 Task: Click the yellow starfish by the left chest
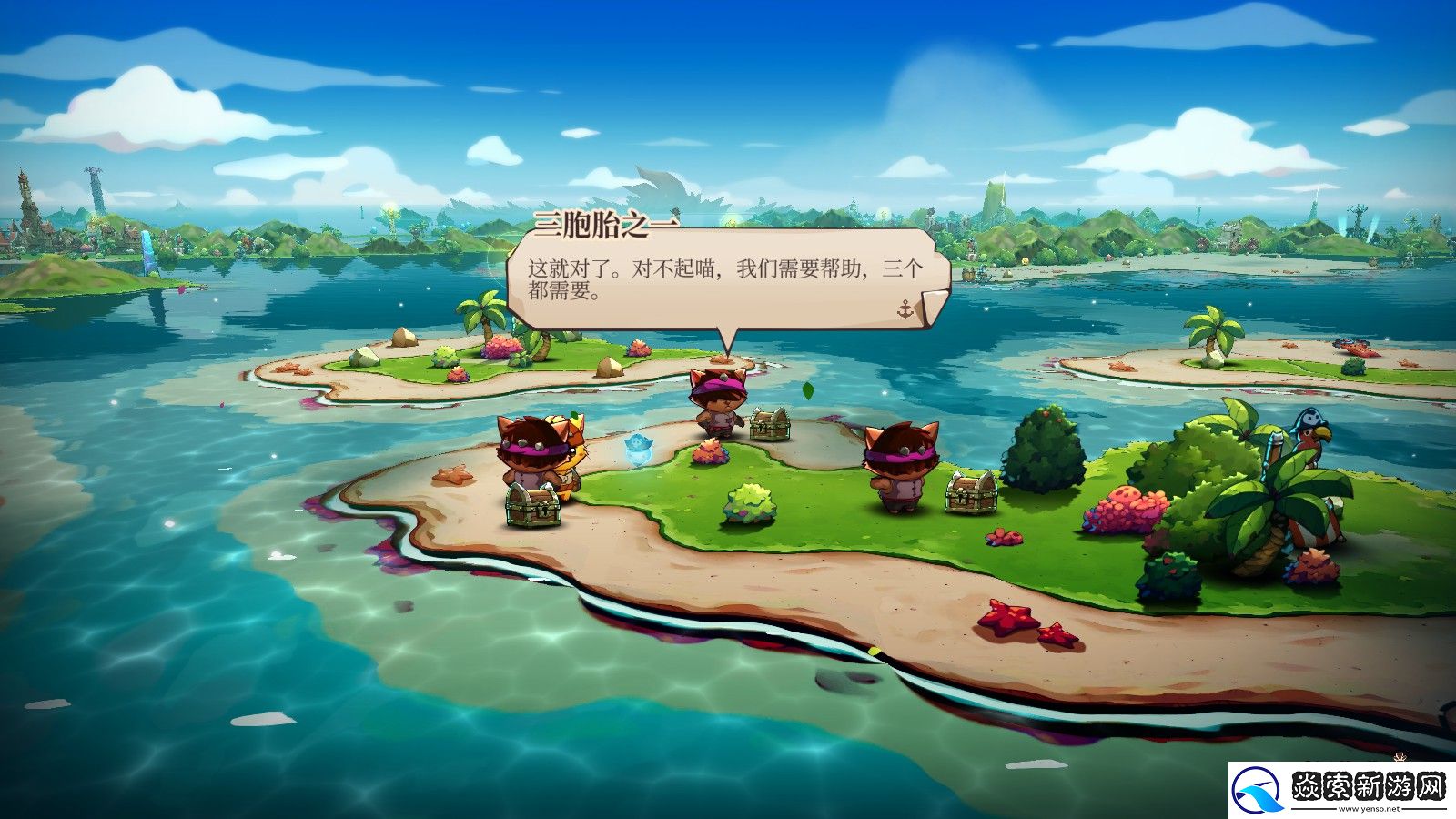(450, 476)
